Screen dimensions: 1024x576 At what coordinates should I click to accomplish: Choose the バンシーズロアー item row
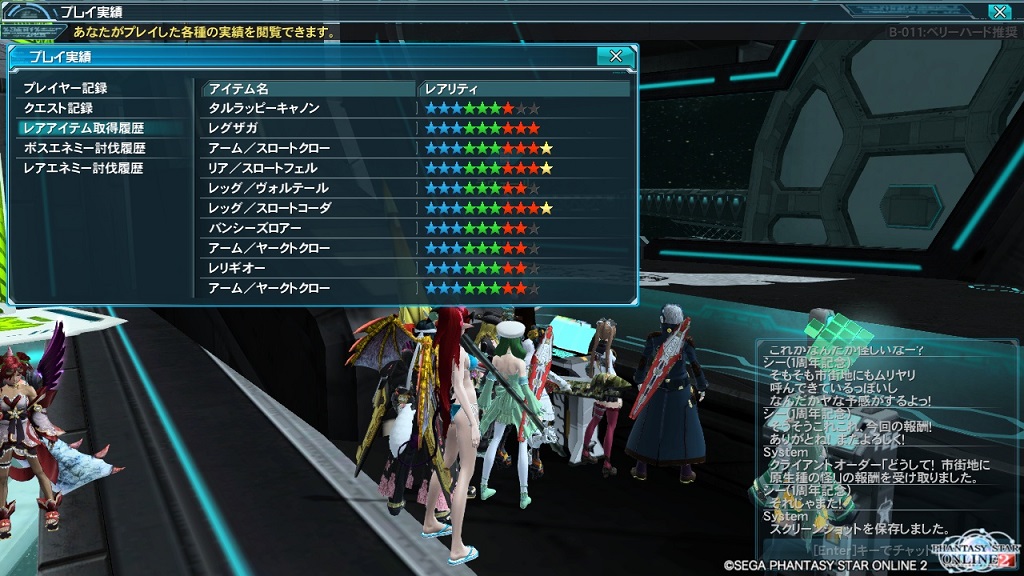click(x=254, y=228)
